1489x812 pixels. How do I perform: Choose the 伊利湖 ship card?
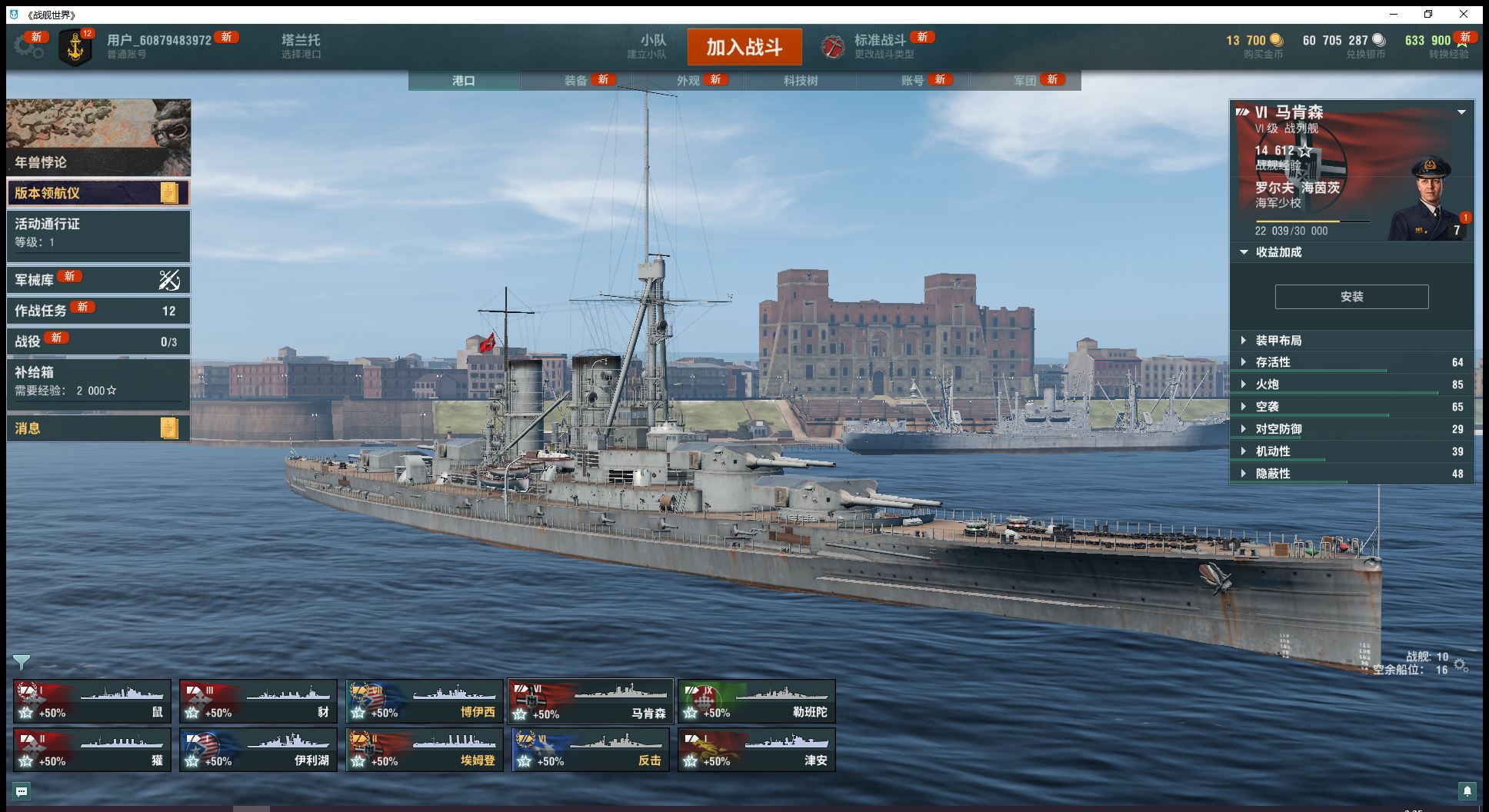tap(258, 750)
